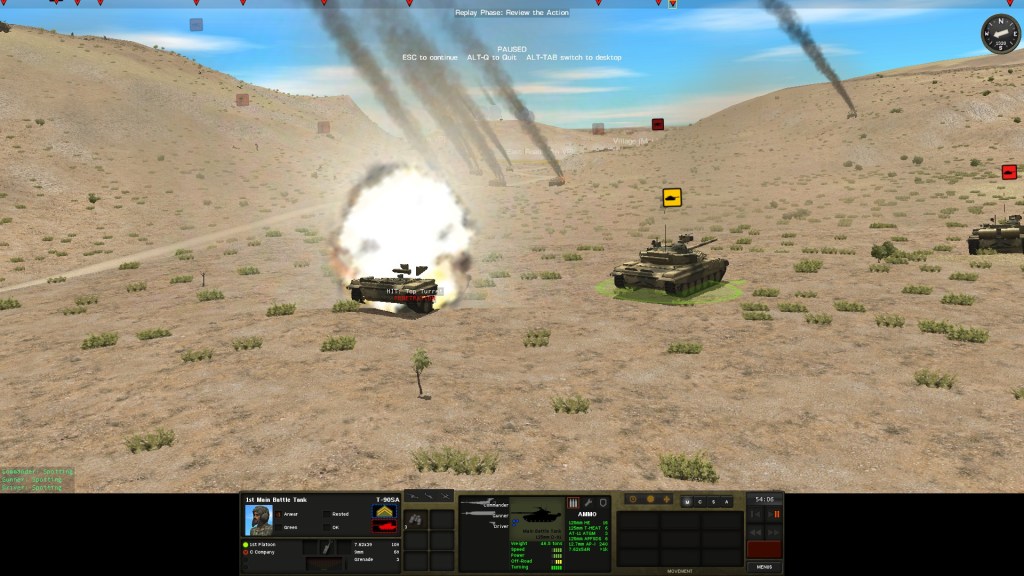Click the red tank silhouette status icon
This screenshot has width=1024, height=576.
tap(385, 526)
